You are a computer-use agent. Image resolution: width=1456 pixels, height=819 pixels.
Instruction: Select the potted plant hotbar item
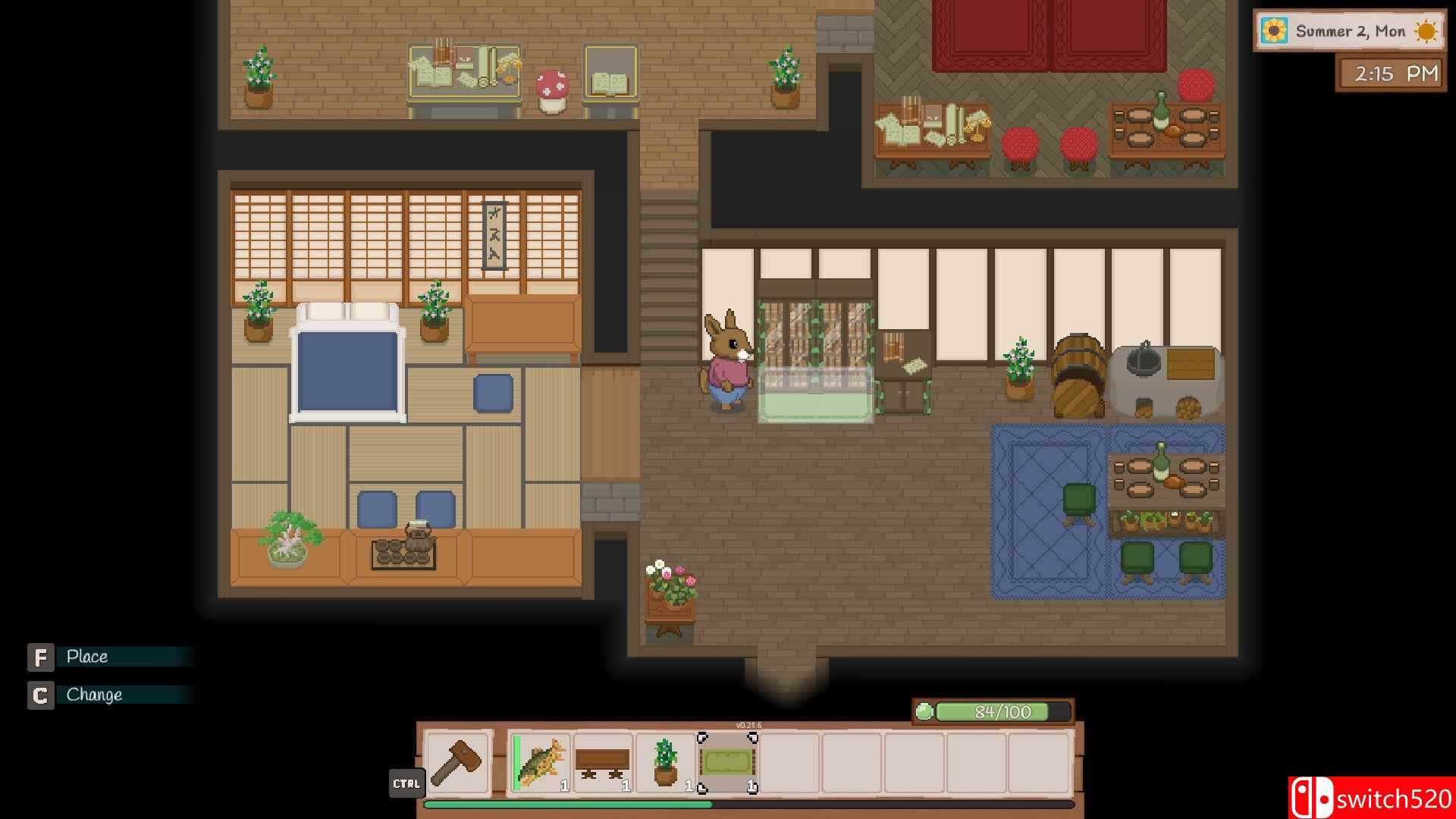pyautogui.click(x=664, y=764)
